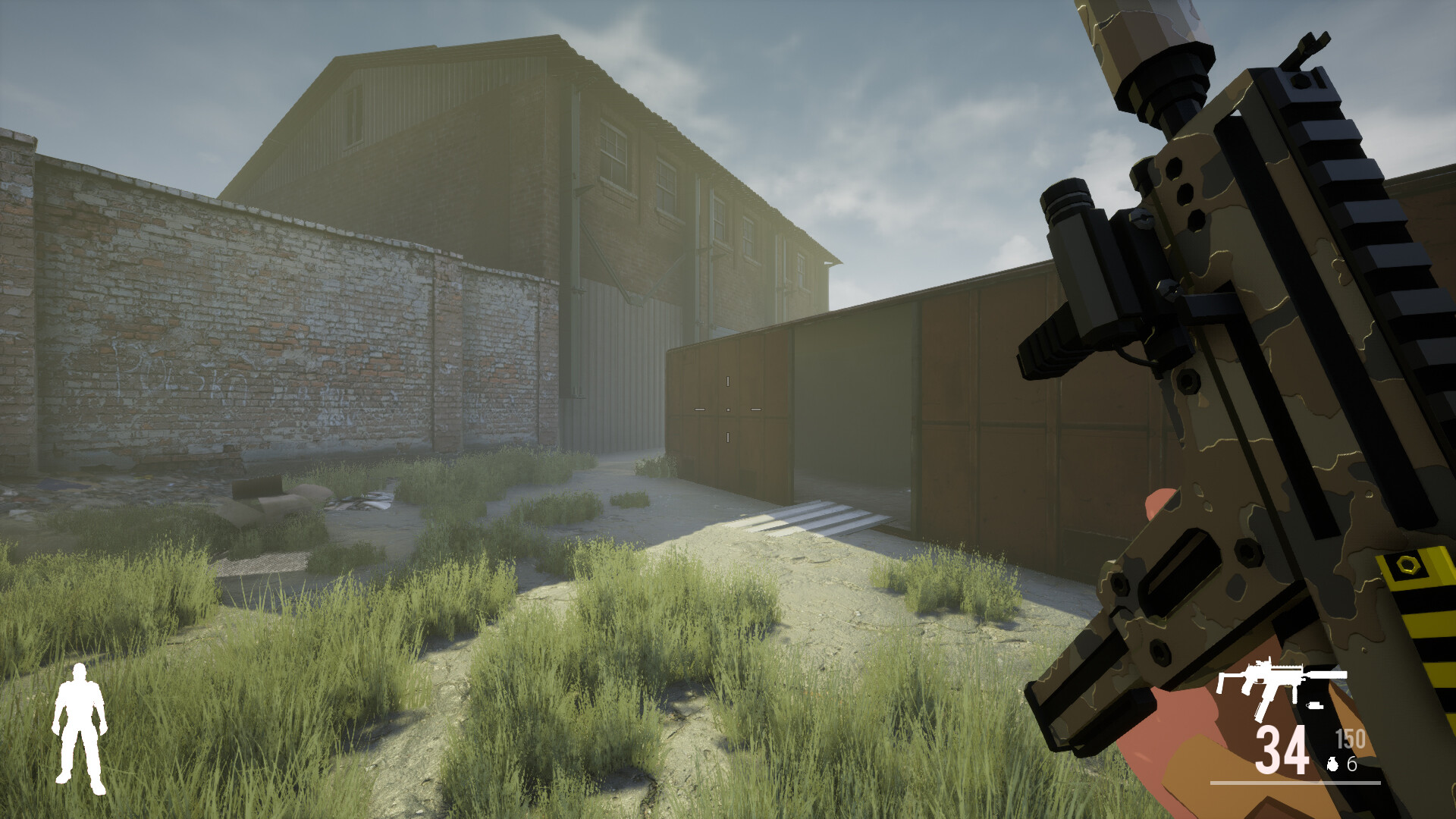Click the crosshair at screen center

click(728, 409)
